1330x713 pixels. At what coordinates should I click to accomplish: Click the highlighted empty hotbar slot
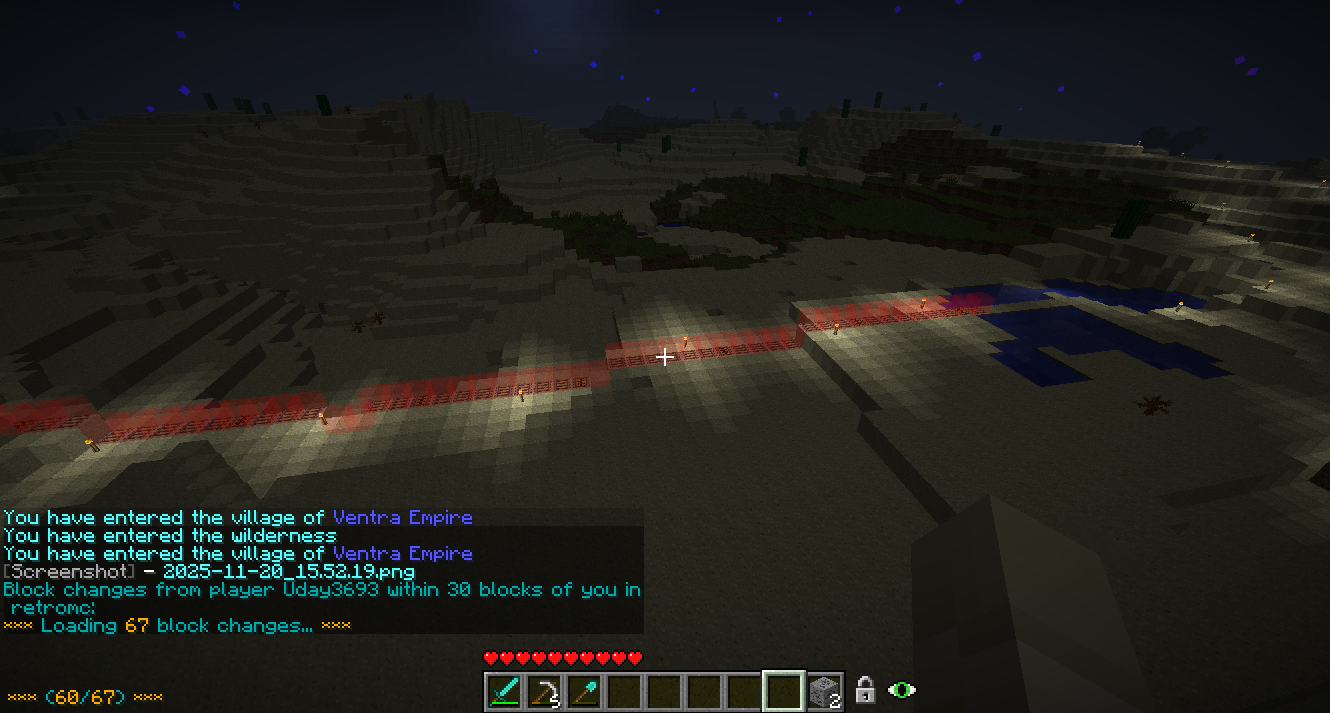tap(784, 691)
